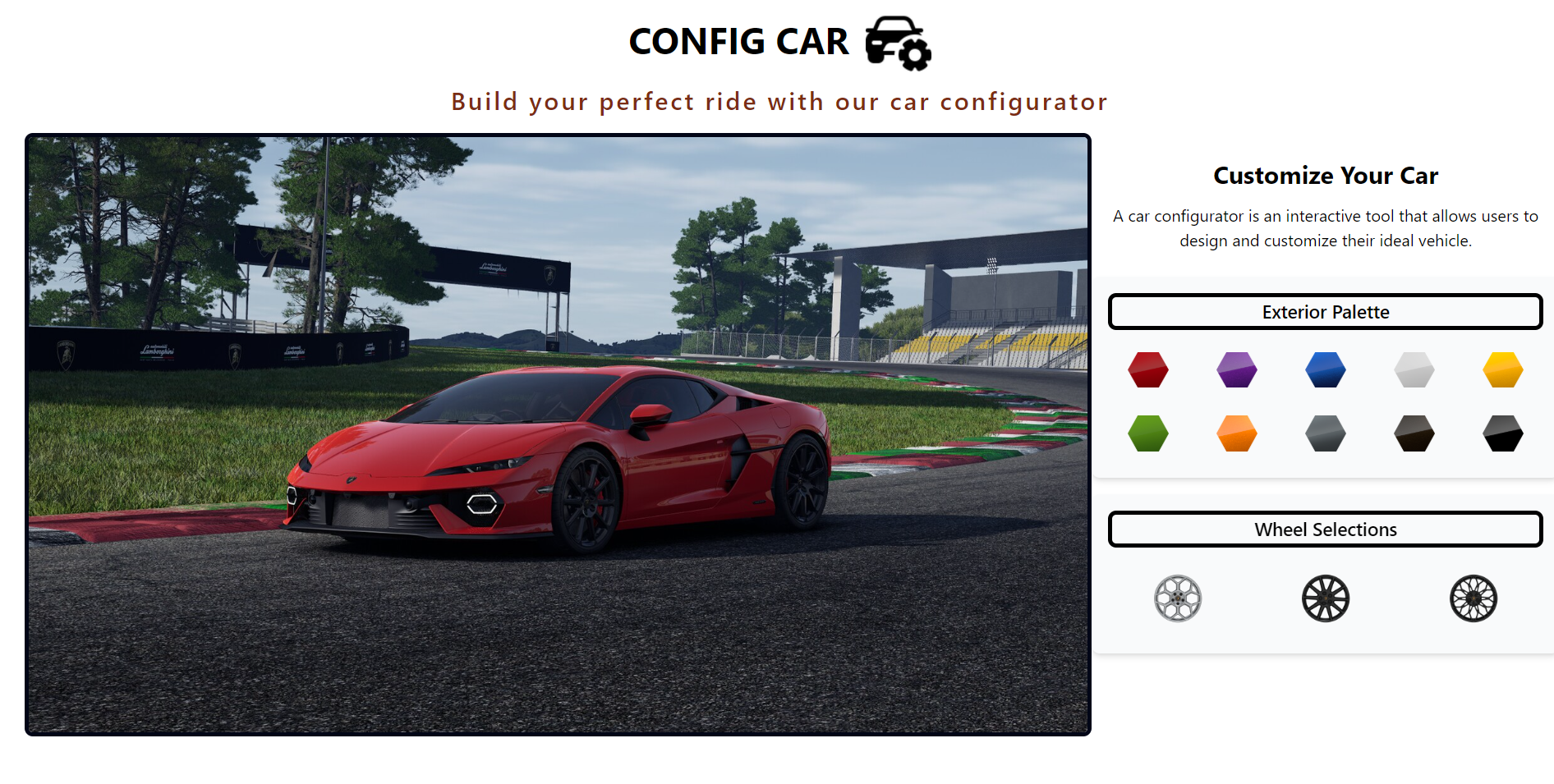Click the CONFIG CAR title
The height and width of the screenshot is (784, 1554).
tap(738, 41)
